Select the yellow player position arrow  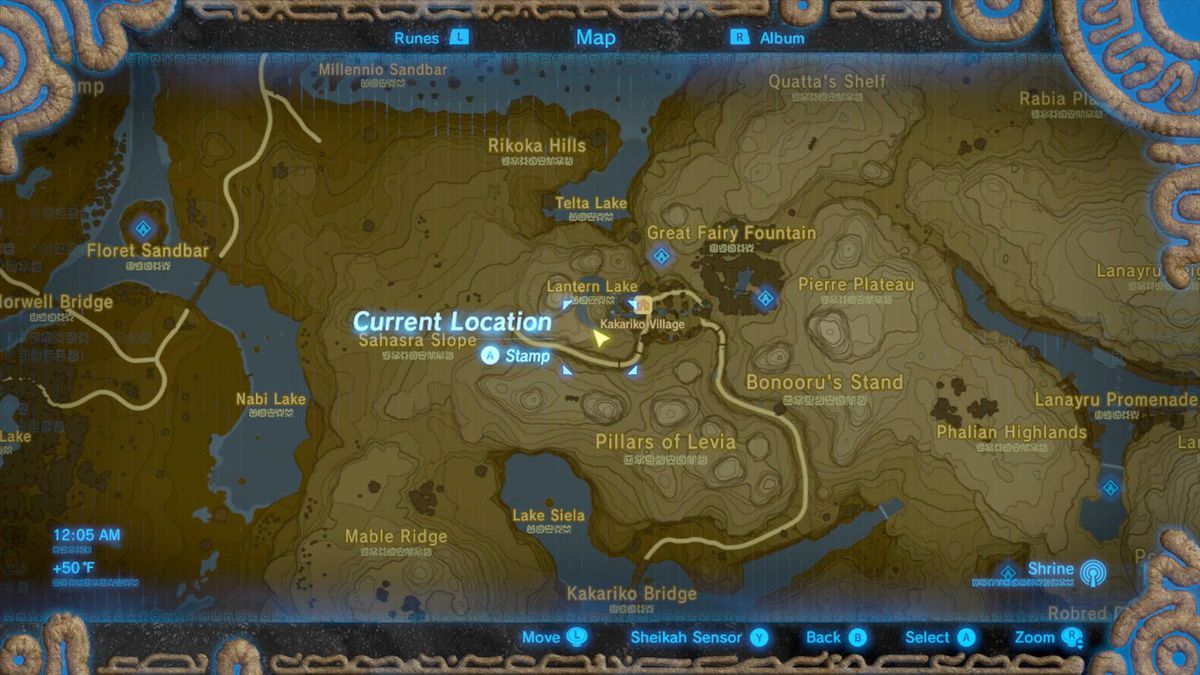tap(600, 339)
